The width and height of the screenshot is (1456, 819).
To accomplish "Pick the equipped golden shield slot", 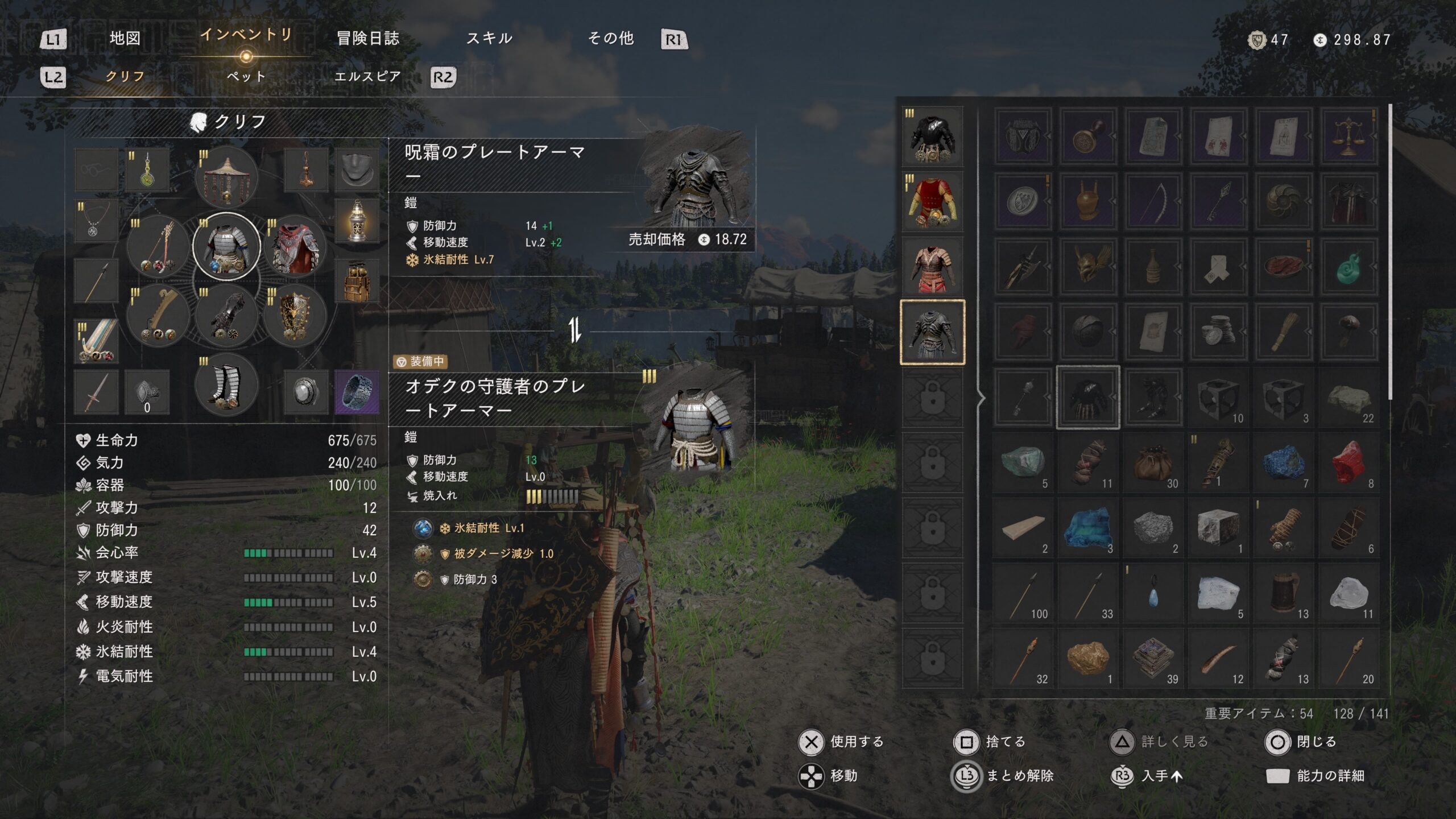I will (x=295, y=316).
